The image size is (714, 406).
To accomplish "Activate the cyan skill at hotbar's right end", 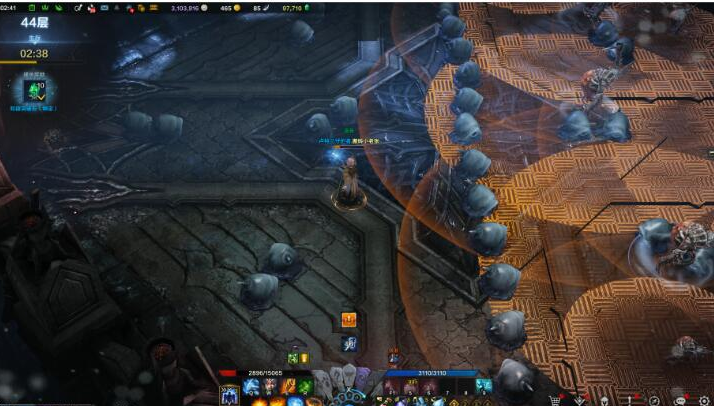I will coord(484,386).
